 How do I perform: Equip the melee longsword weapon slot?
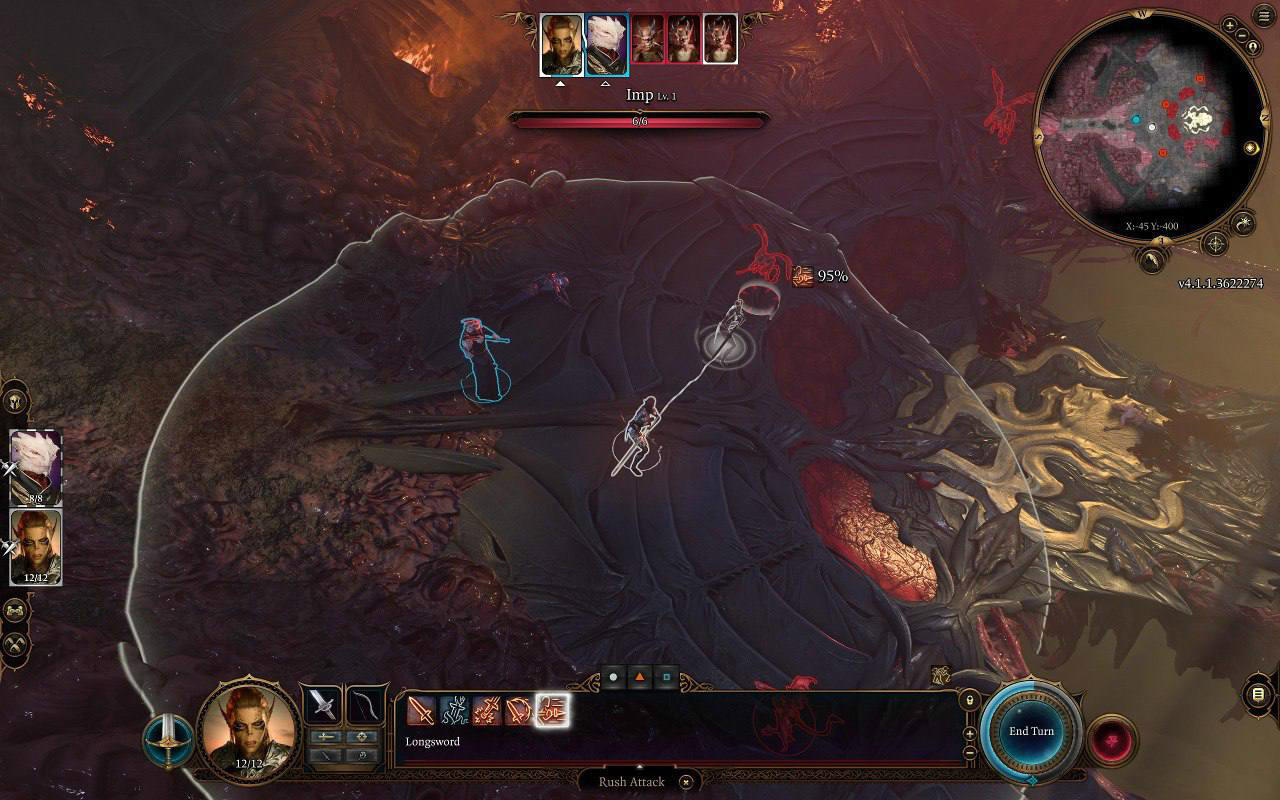click(x=323, y=704)
